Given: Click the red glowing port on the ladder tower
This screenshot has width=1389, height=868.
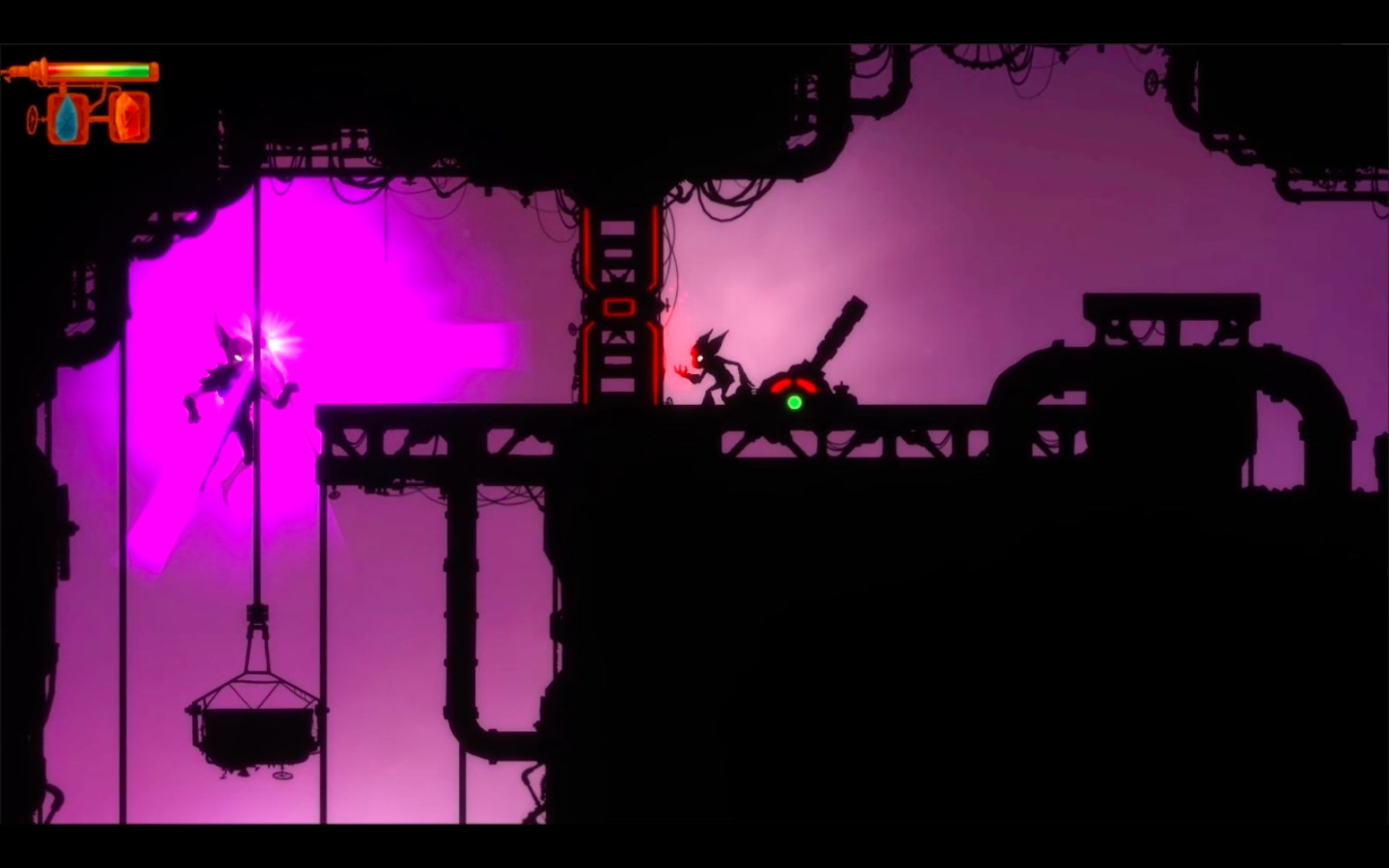Looking at the screenshot, I should pyautogui.click(x=616, y=308).
